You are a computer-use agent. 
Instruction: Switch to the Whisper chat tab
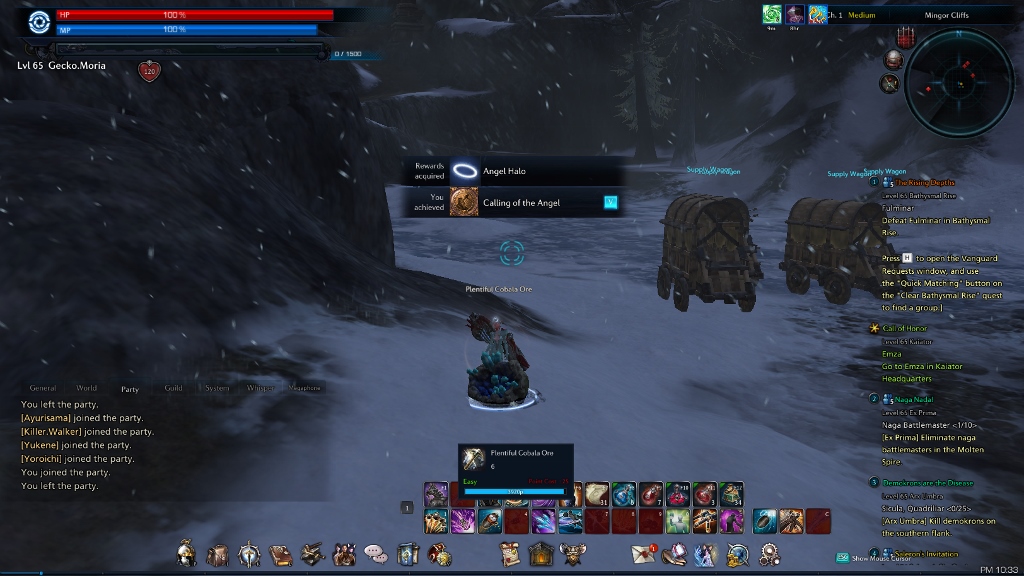point(260,388)
